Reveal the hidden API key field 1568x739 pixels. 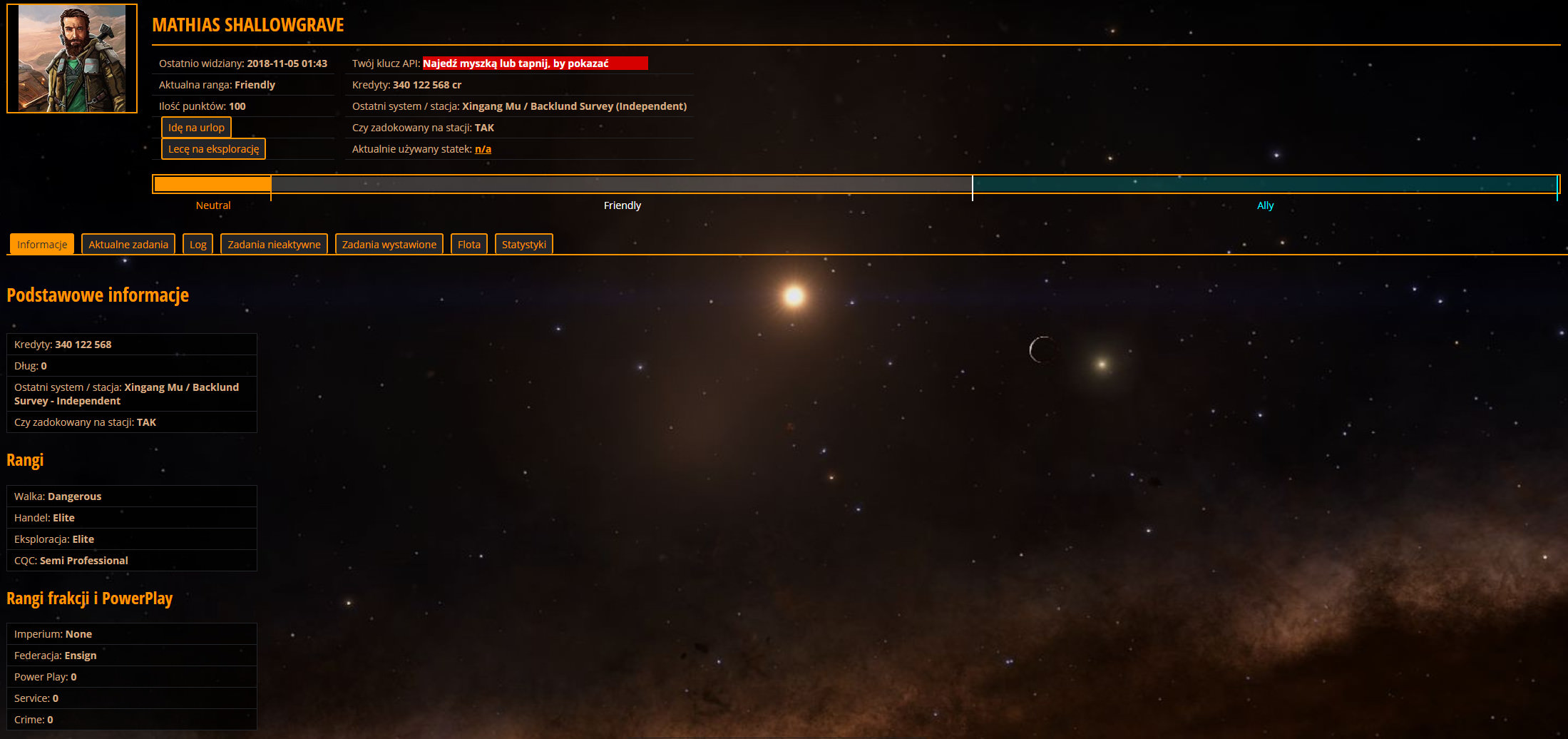pos(535,63)
